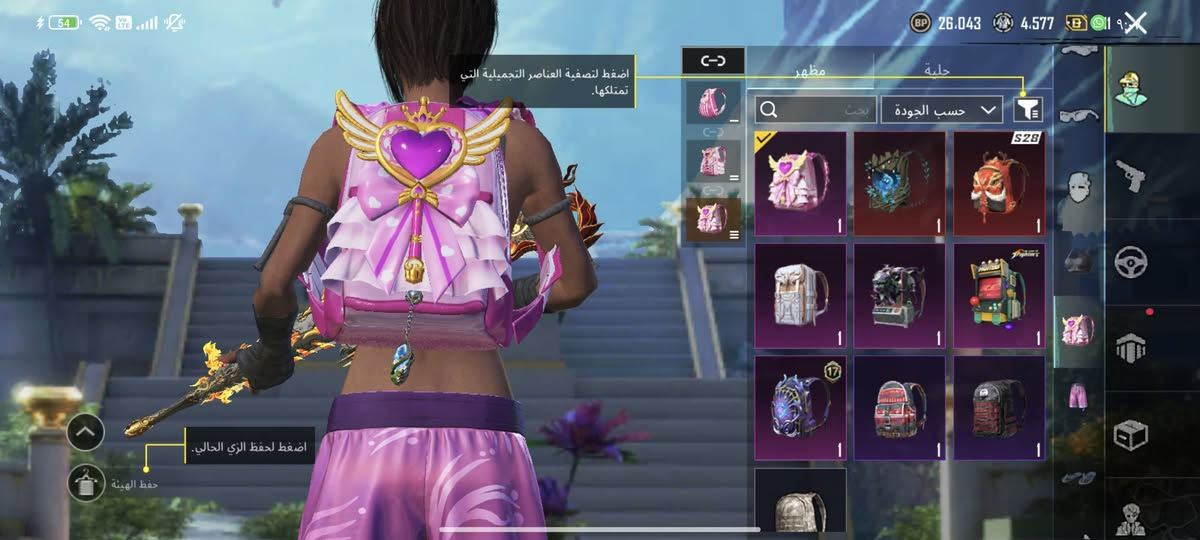
Task: Open the character outfit category with helmet avatar
Action: coord(1130,90)
